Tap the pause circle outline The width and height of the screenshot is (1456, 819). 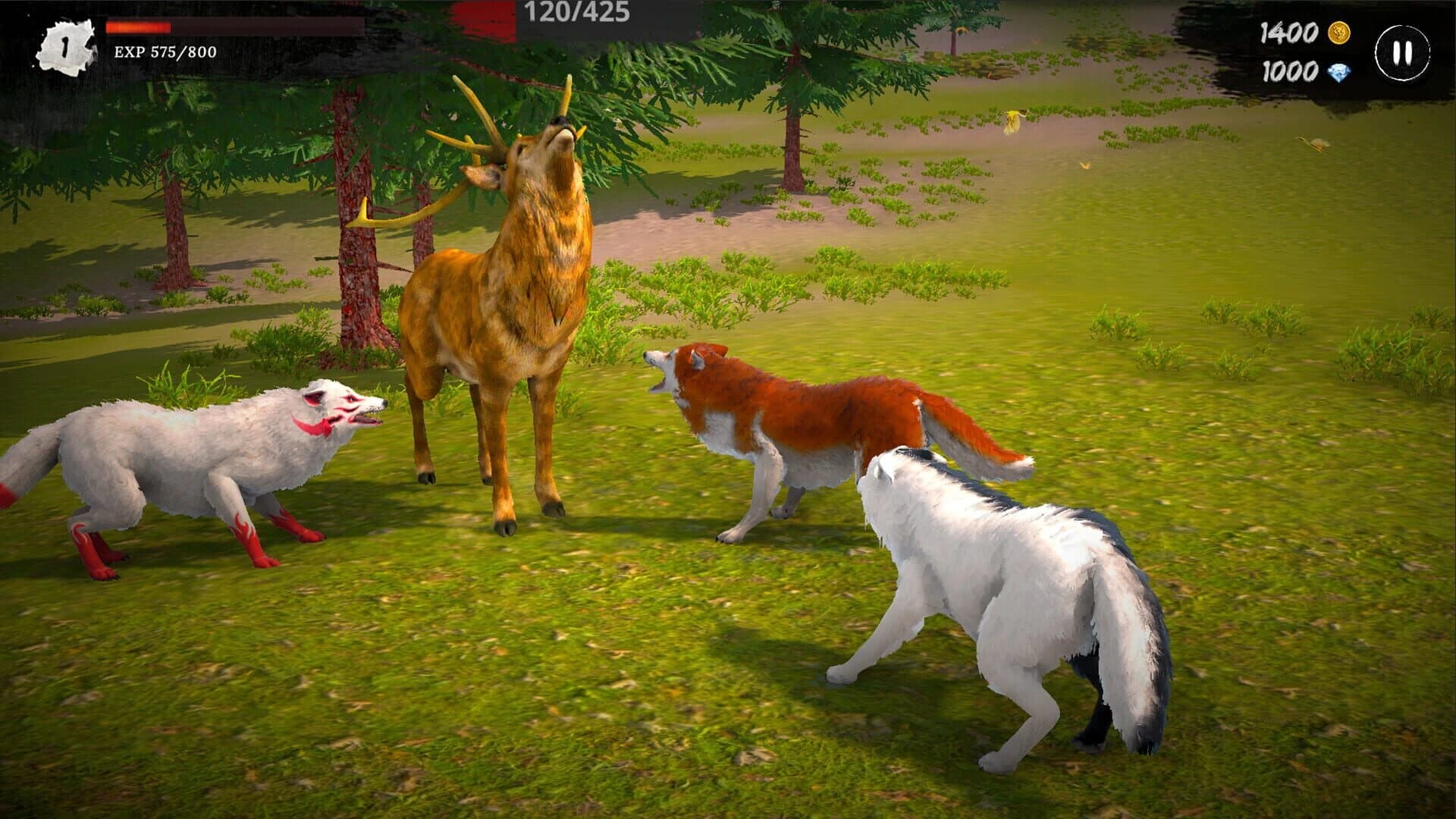(x=1403, y=52)
